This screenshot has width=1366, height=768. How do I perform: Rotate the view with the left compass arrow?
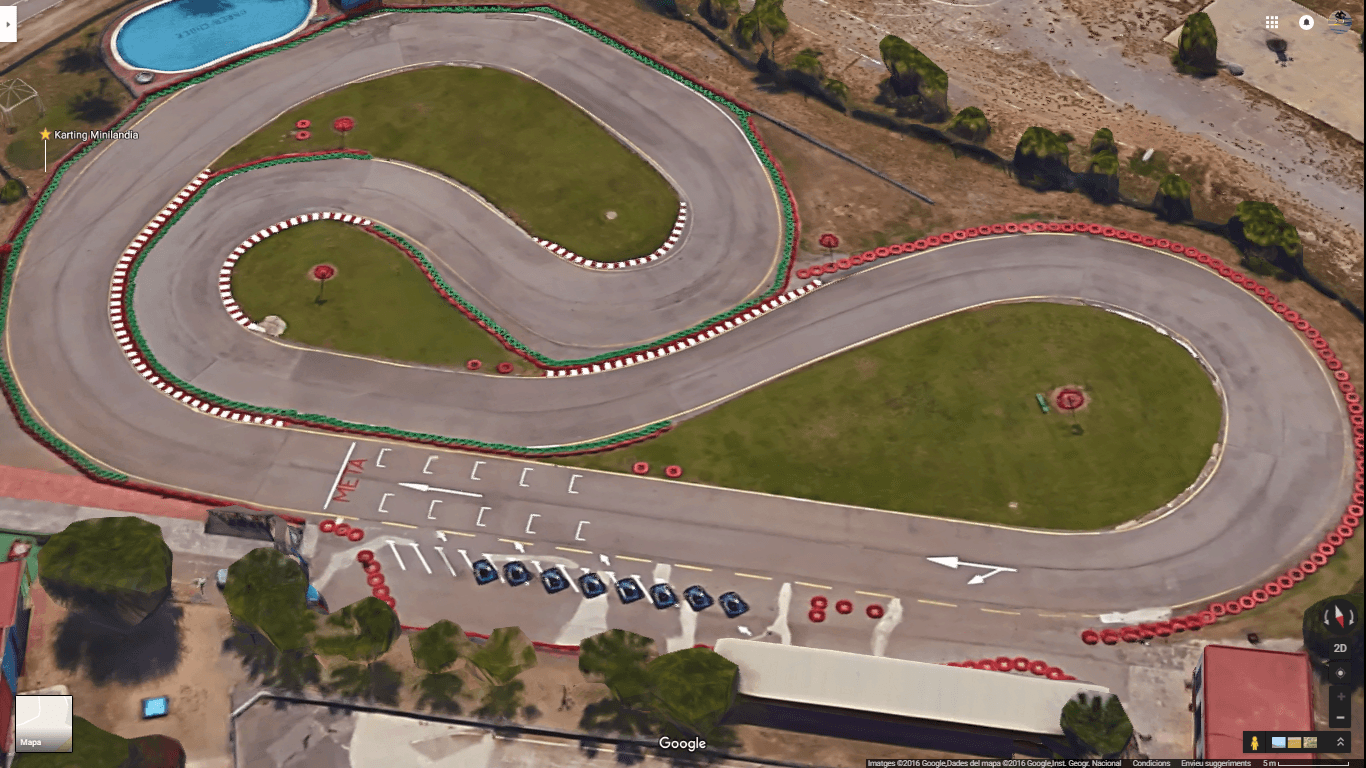pos(1327,618)
